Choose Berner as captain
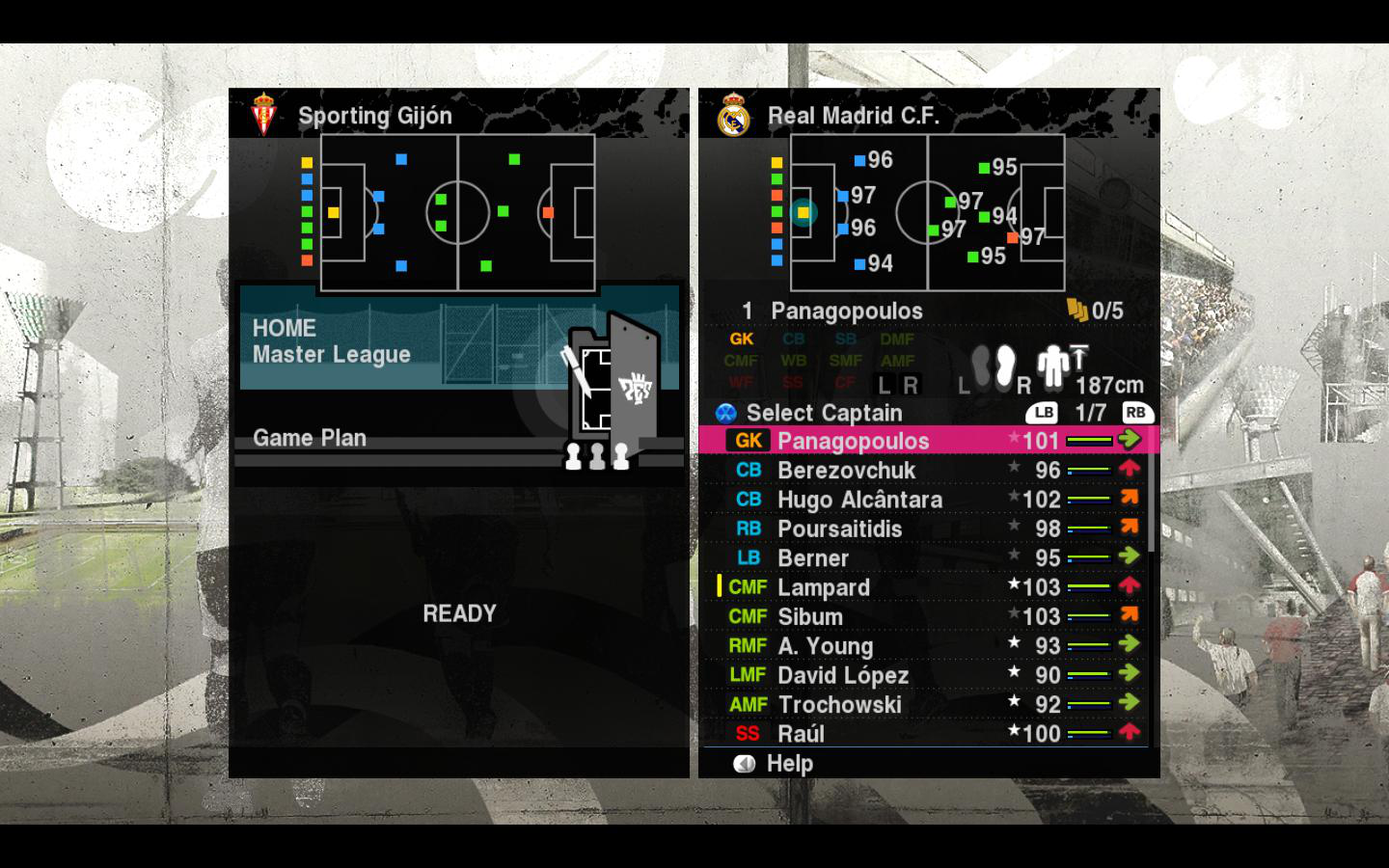This screenshot has height=868, width=1389. 813,558
